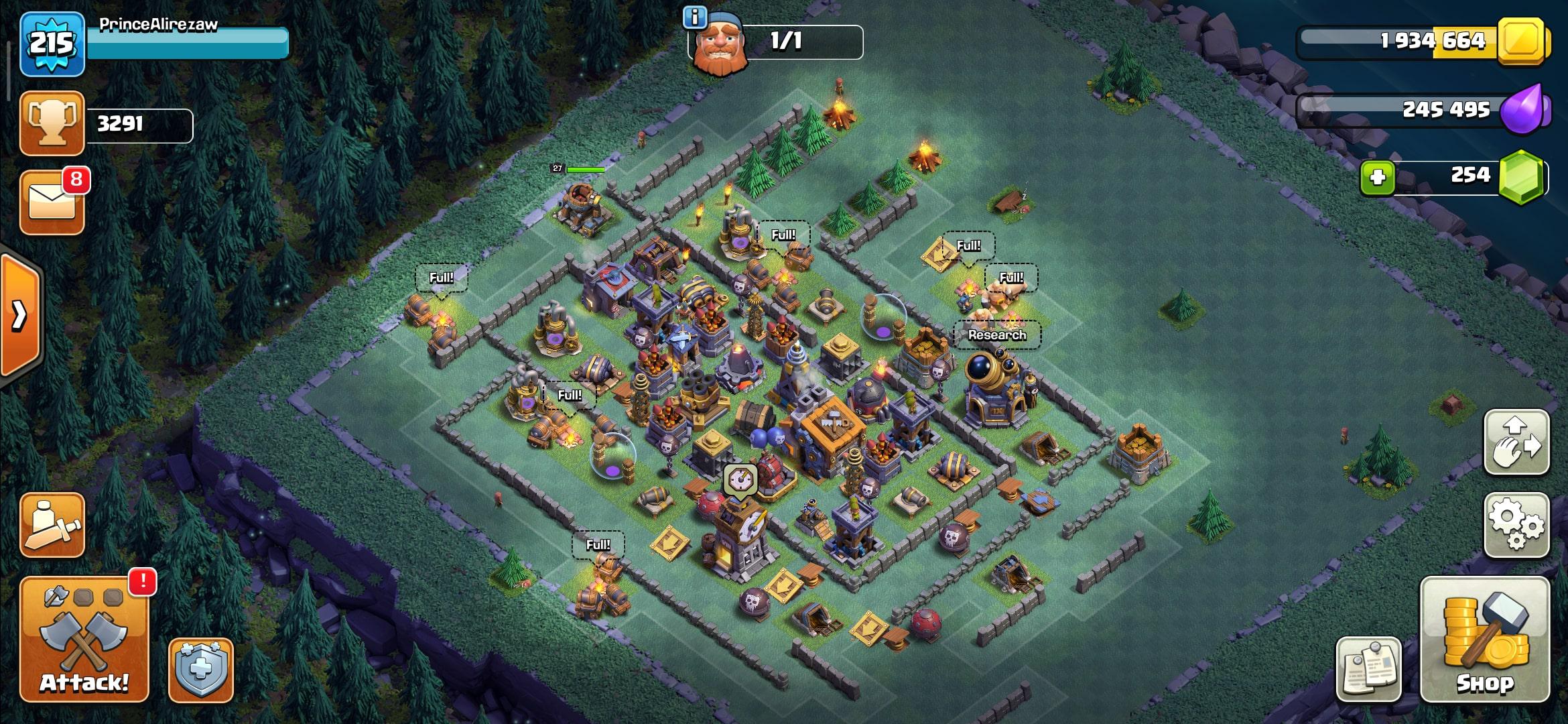Image resolution: width=1568 pixels, height=724 pixels.
Task: Start a battle with the Attack! button
Action: 84,639
